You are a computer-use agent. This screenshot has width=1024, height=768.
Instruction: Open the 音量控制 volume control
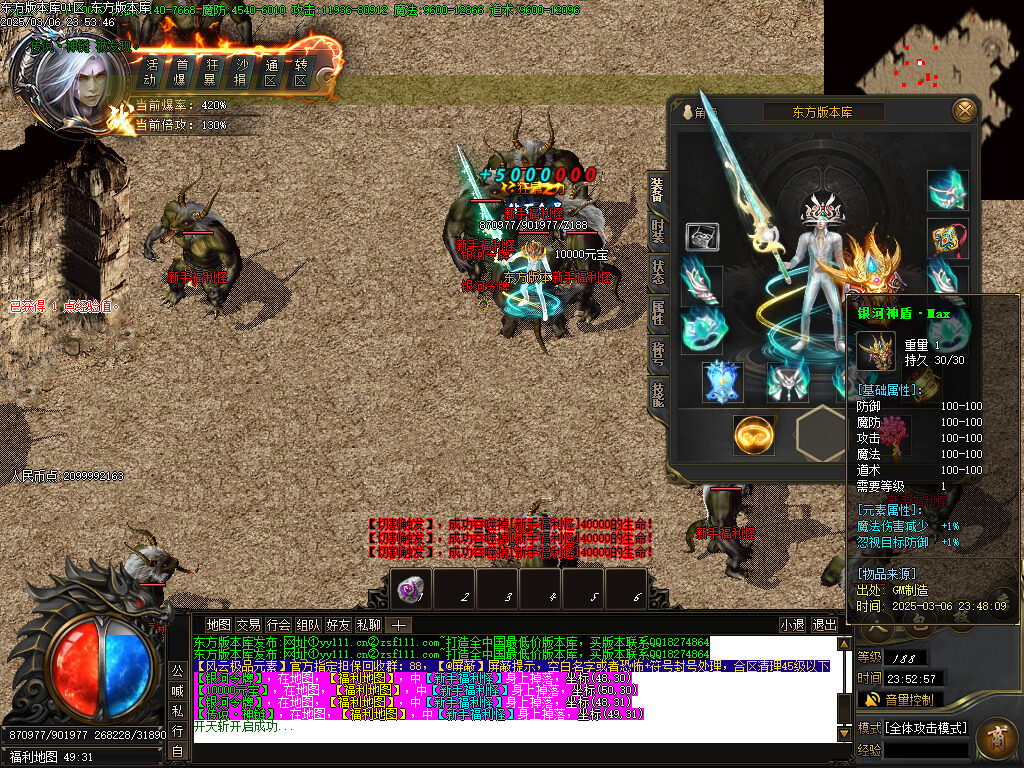pyautogui.click(x=900, y=699)
